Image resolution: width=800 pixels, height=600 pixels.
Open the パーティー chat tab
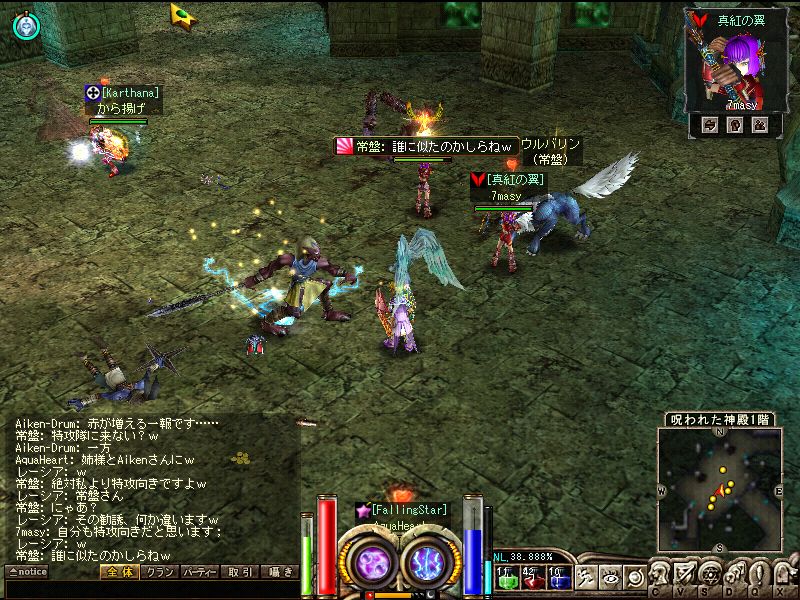click(200, 572)
